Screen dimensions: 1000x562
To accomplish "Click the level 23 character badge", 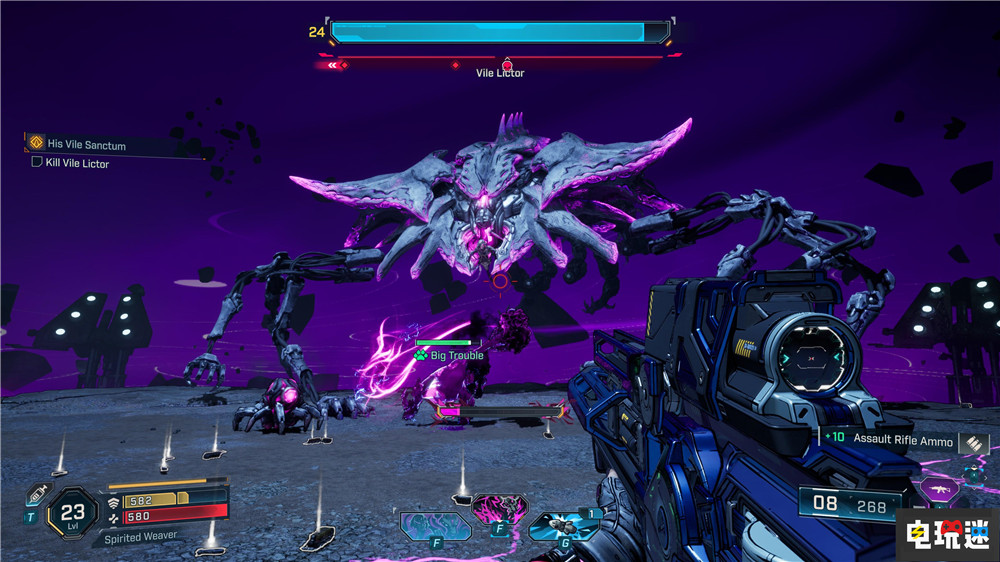I will 72,510.
